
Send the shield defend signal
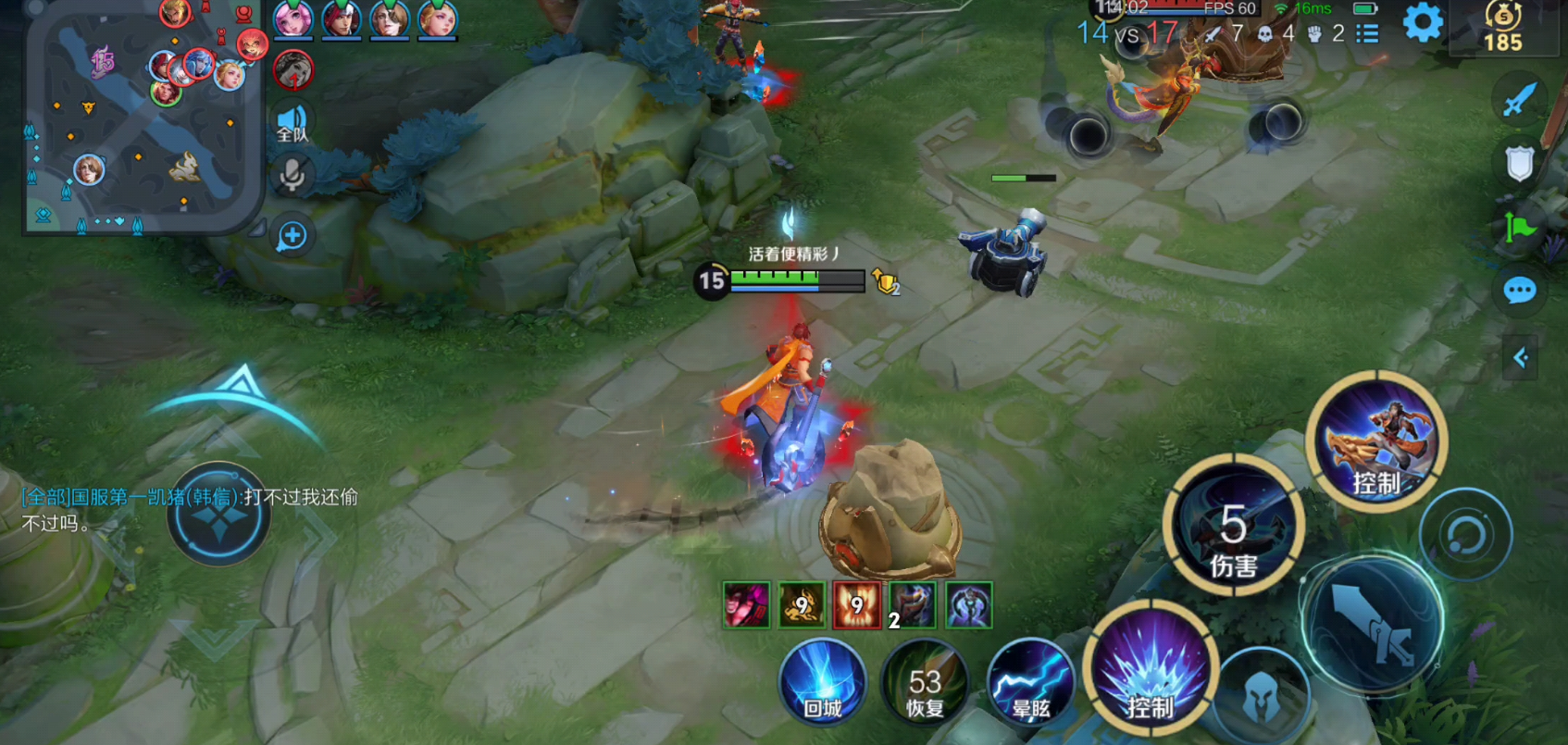pos(1519,164)
